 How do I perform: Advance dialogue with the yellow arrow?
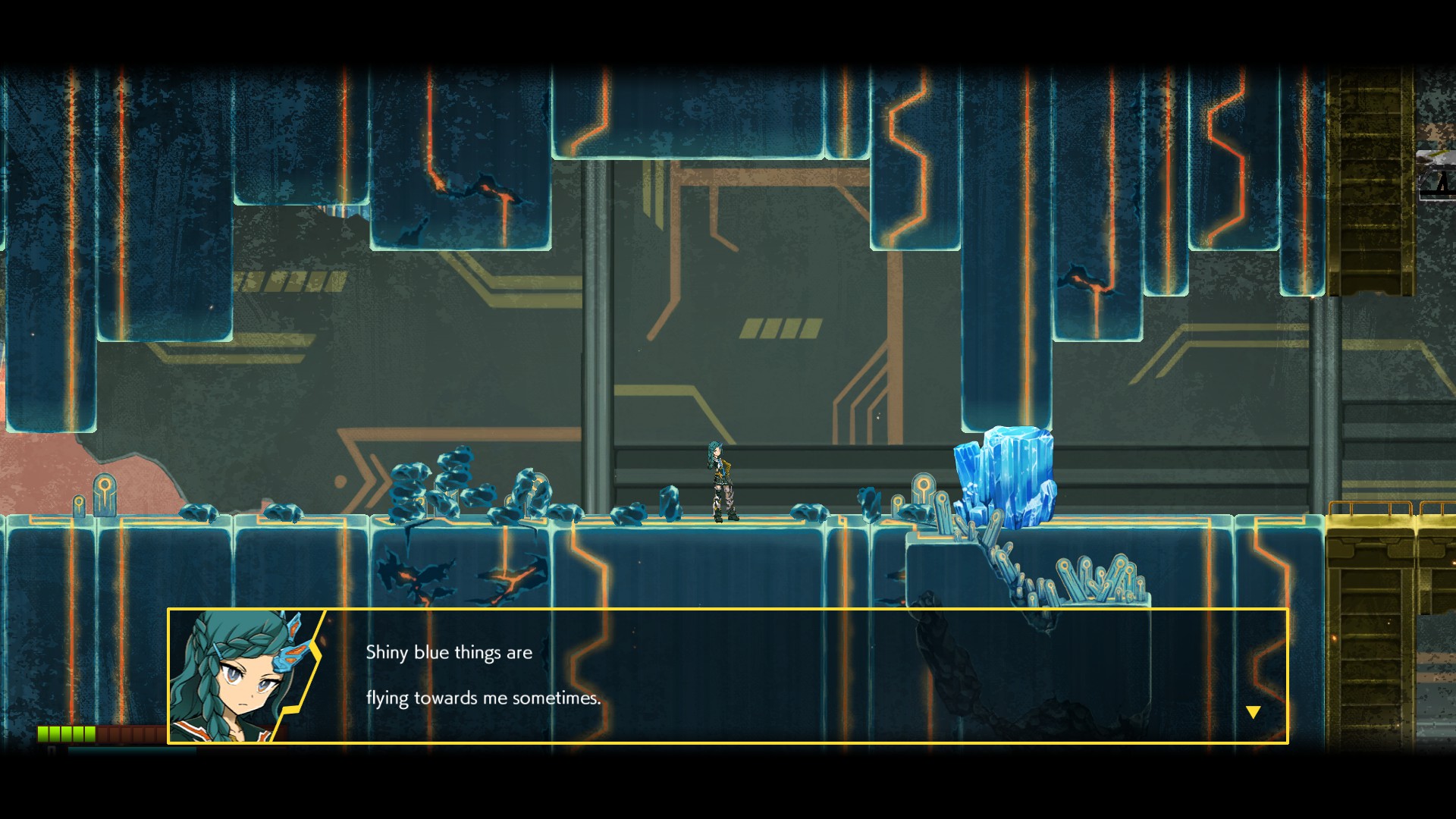pyautogui.click(x=1253, y=712)
